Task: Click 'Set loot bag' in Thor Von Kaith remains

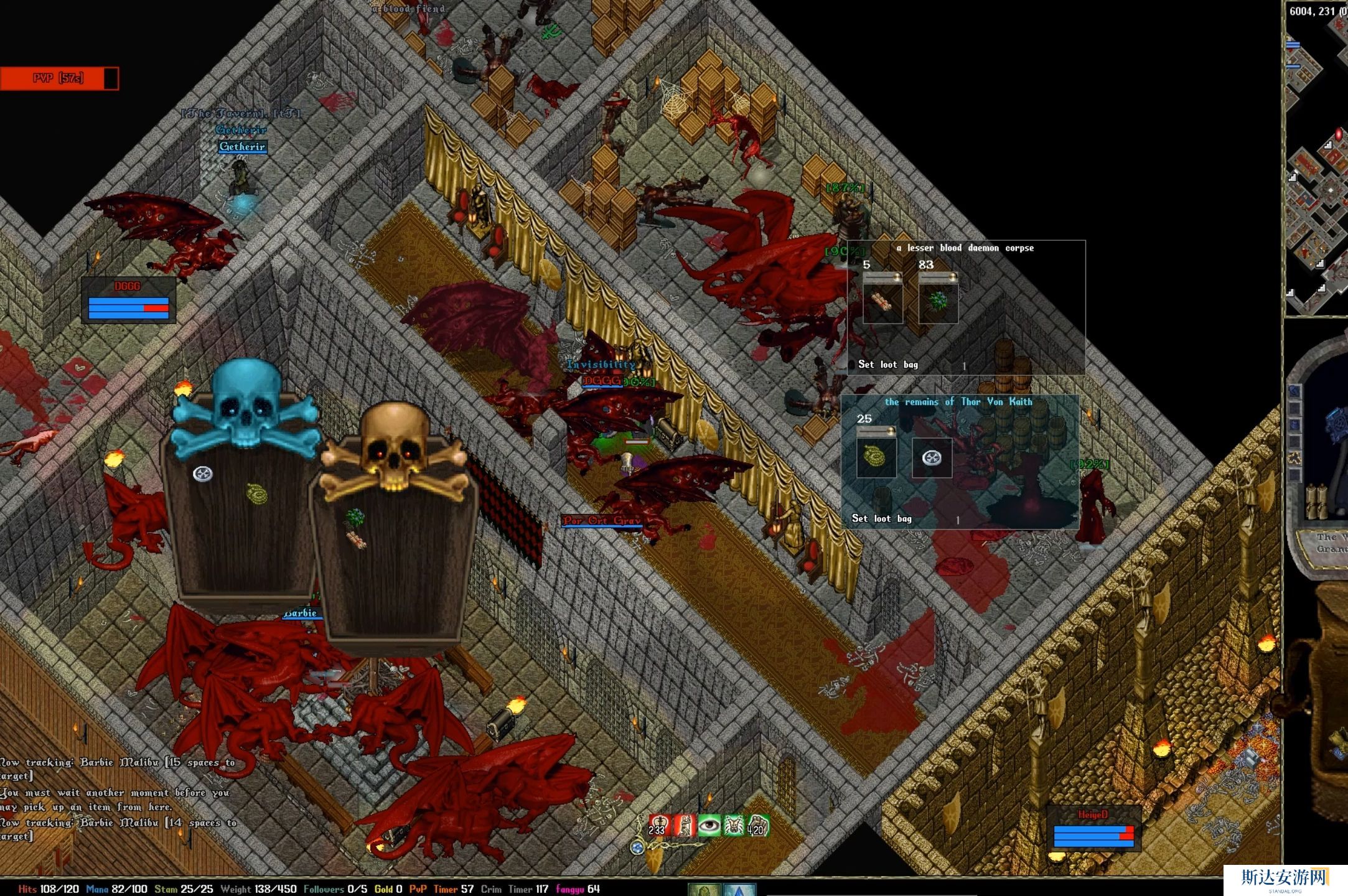Action: 881,518
